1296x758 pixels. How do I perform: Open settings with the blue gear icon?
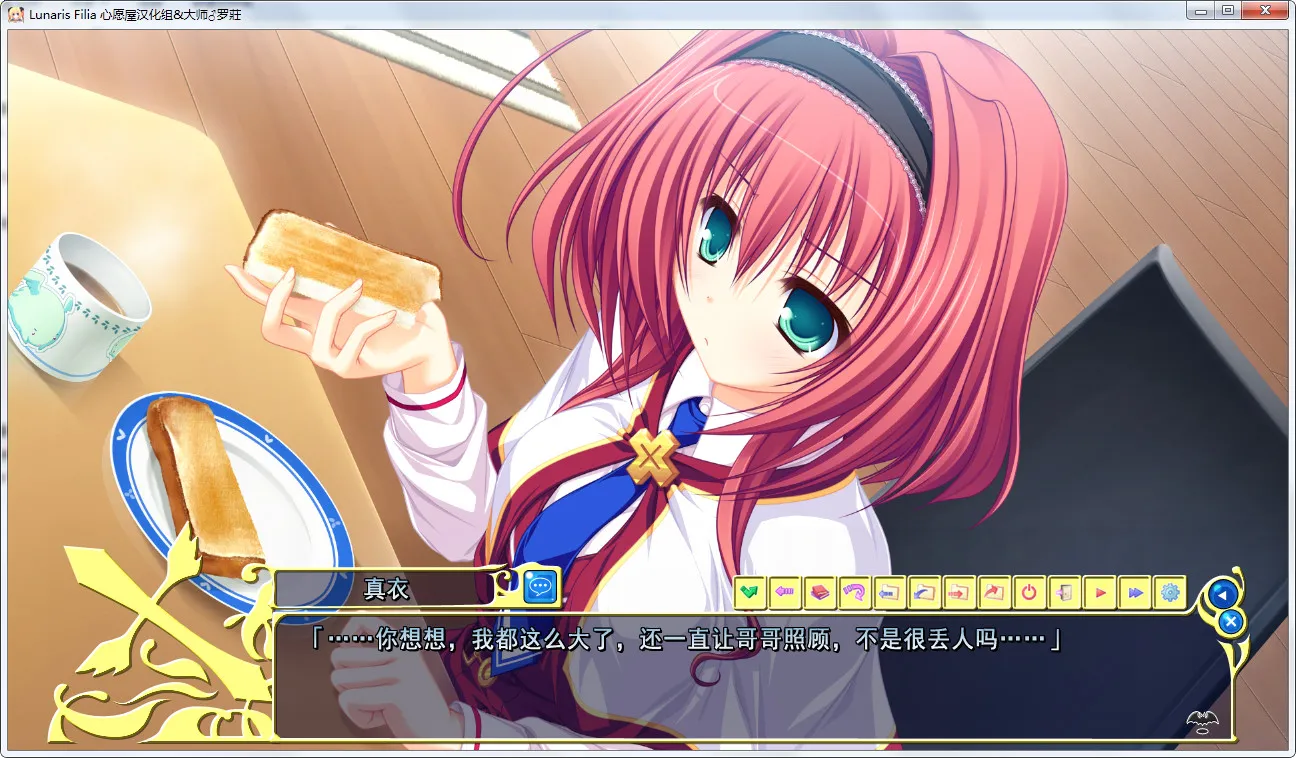[x=1169, y=593]
